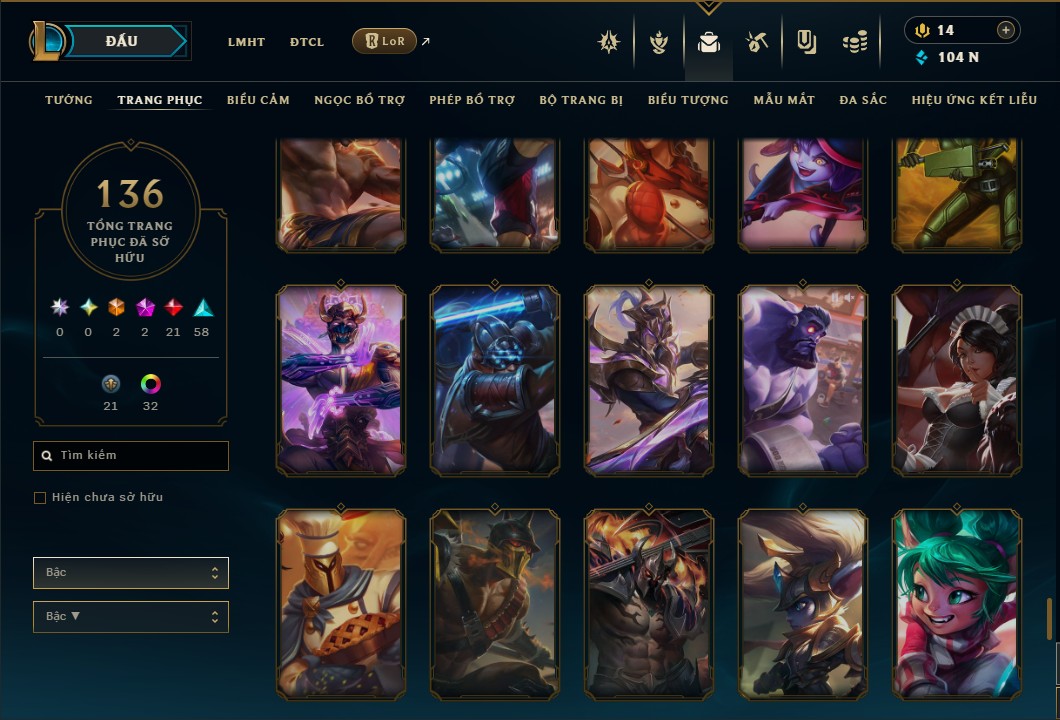
Task: Switch to the ĐTCL section
Action: pyautogui.click(x=307, y=42)
